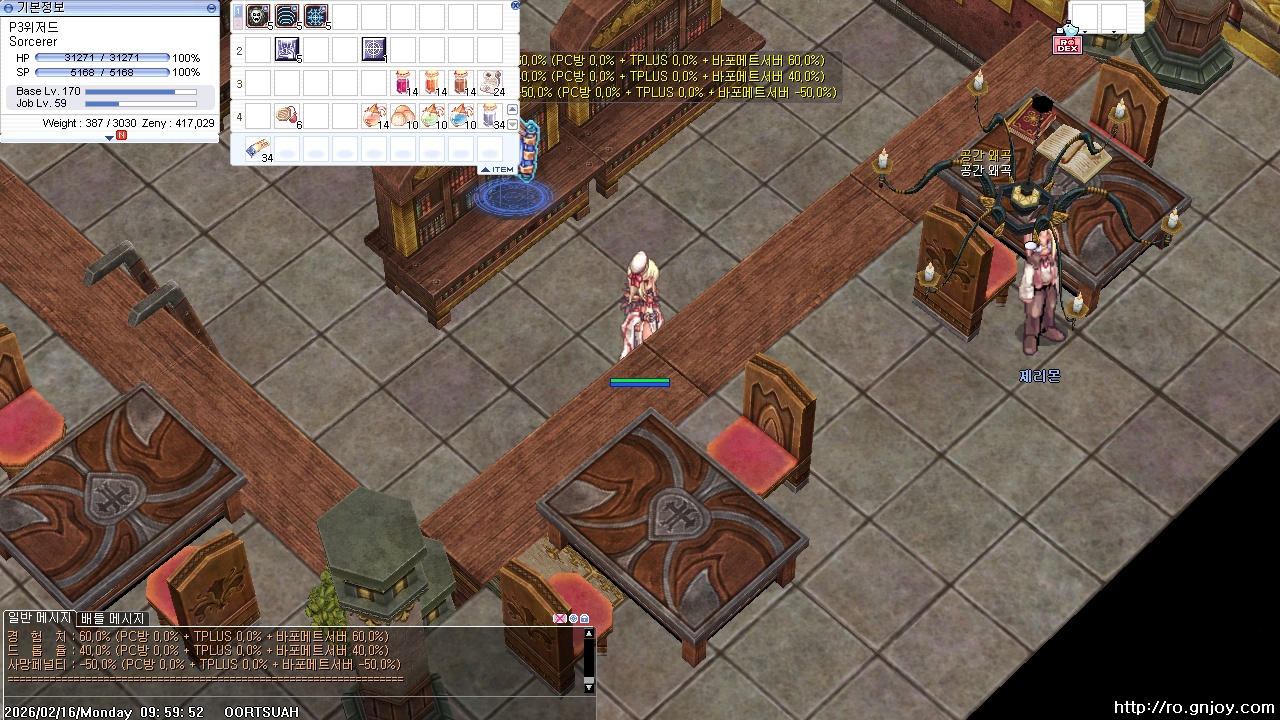Activate the skull-face skill in the hotbar

click(258, 16)
